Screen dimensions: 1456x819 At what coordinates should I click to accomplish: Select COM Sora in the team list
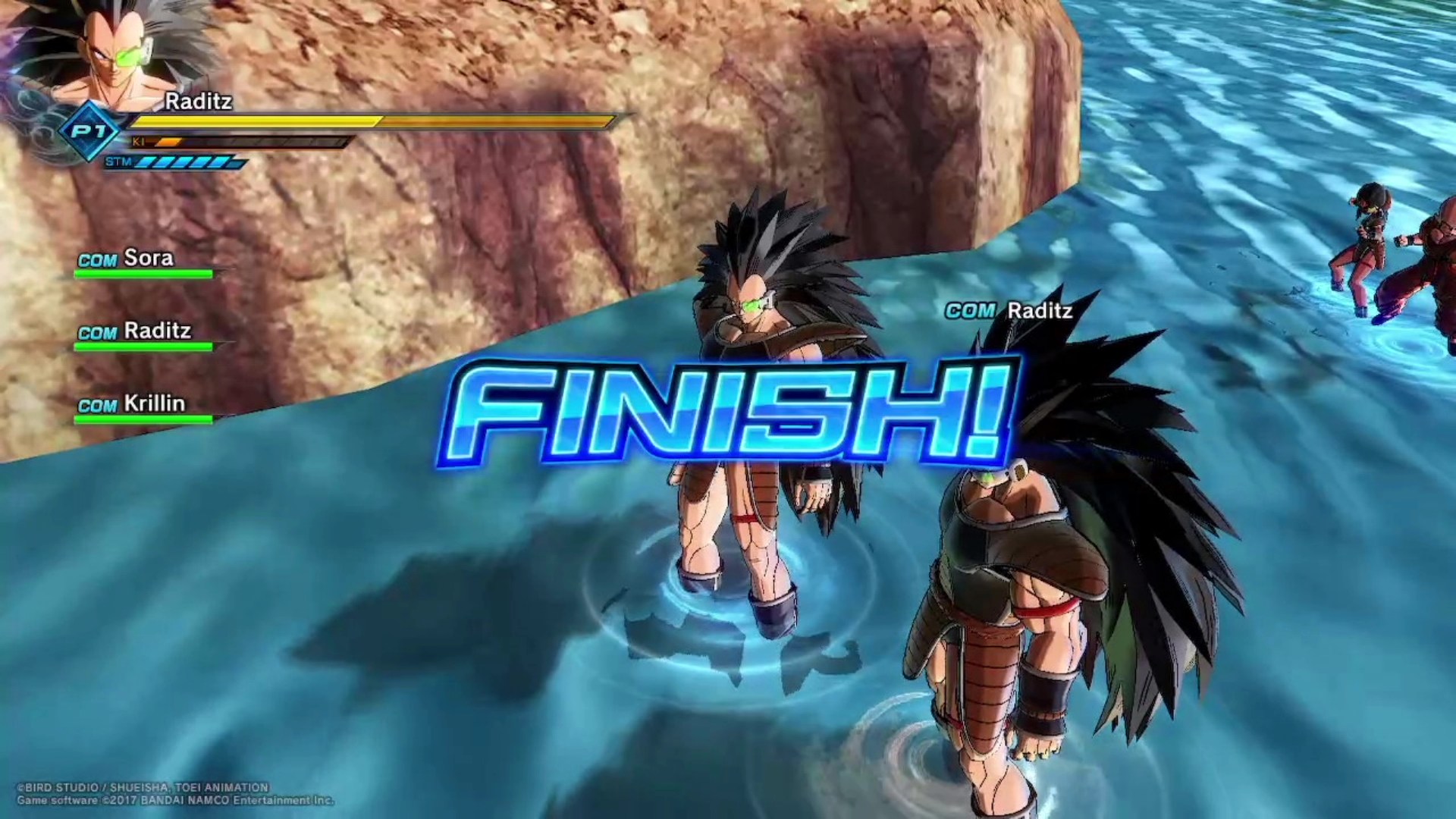pyautogui.click(x=127, y=259)
